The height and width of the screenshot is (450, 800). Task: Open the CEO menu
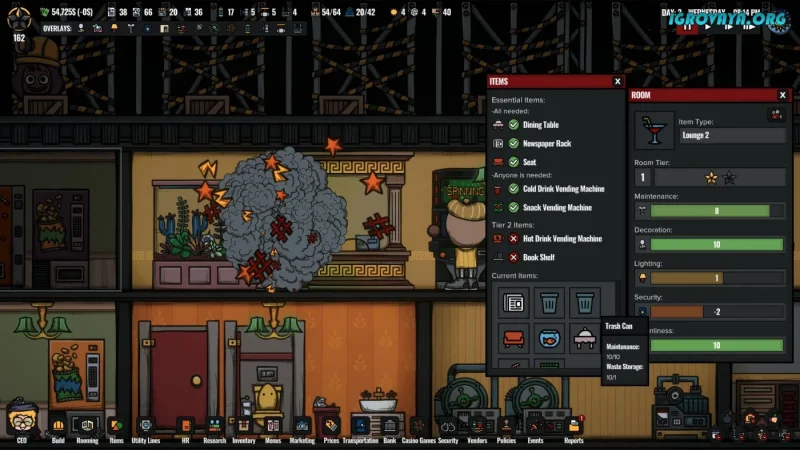(22, 422)
